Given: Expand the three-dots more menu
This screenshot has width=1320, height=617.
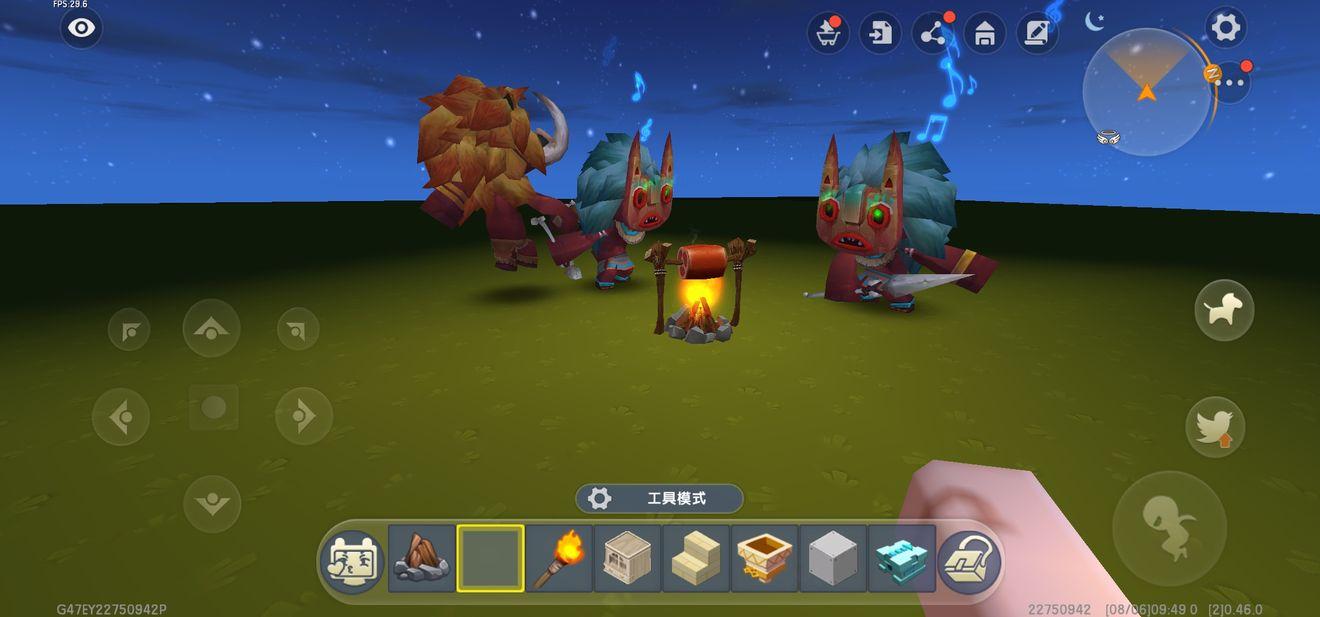Looking at the screenshot, I should tap(1230, 82).
